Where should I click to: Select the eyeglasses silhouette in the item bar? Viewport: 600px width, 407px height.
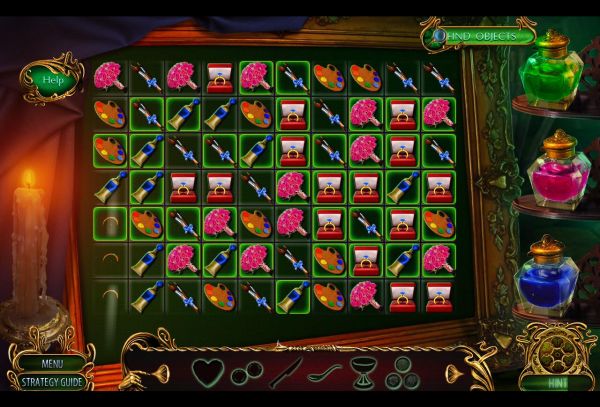247,375
